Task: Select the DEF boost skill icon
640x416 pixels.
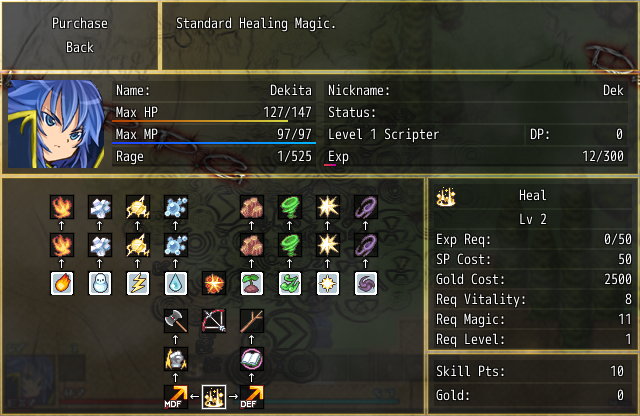Action: coord(252,397)
